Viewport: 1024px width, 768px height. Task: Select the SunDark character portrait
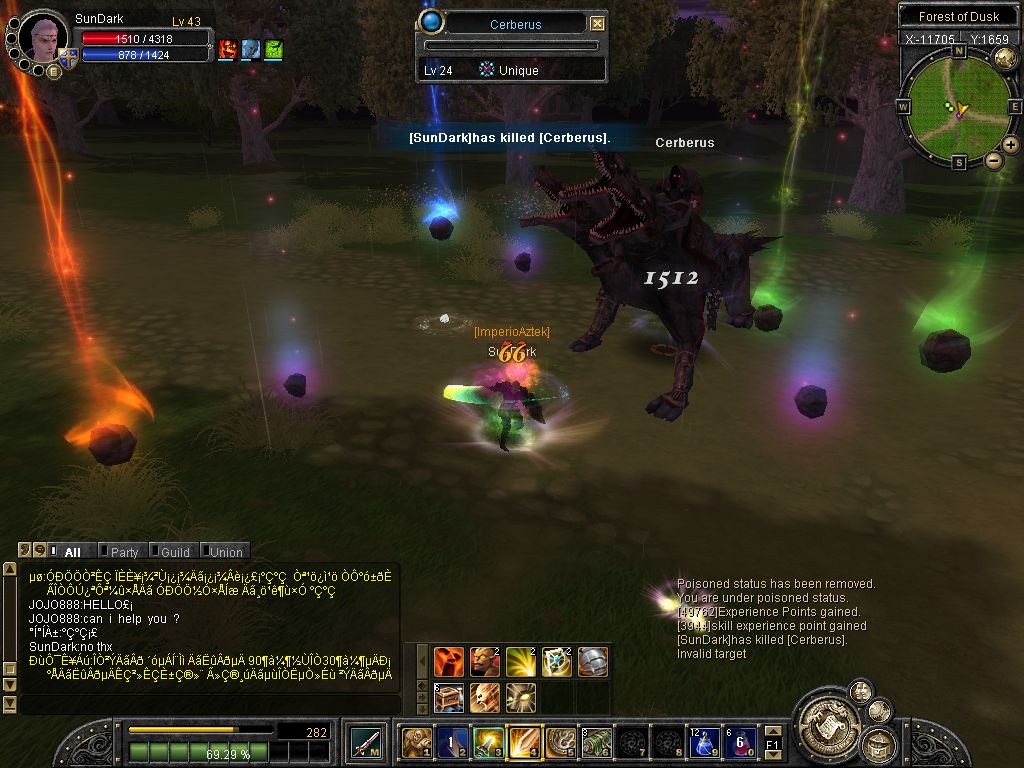tap(42, 38)
